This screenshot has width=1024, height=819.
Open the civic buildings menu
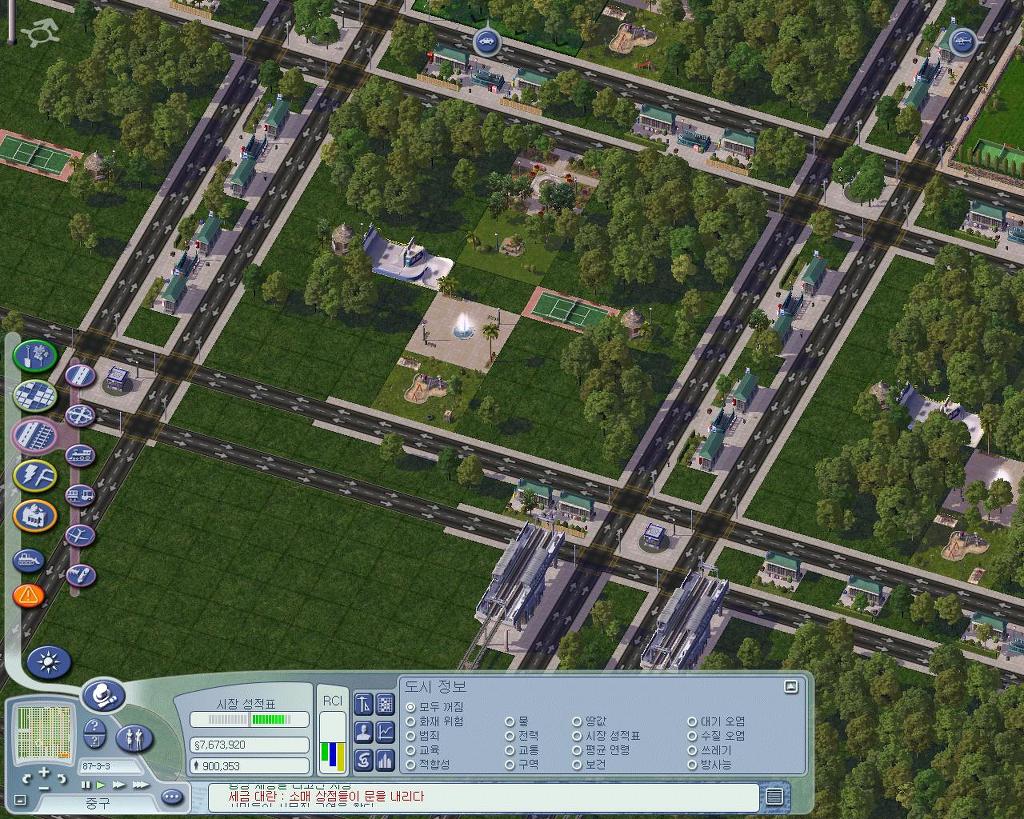(x=34, y=514)
